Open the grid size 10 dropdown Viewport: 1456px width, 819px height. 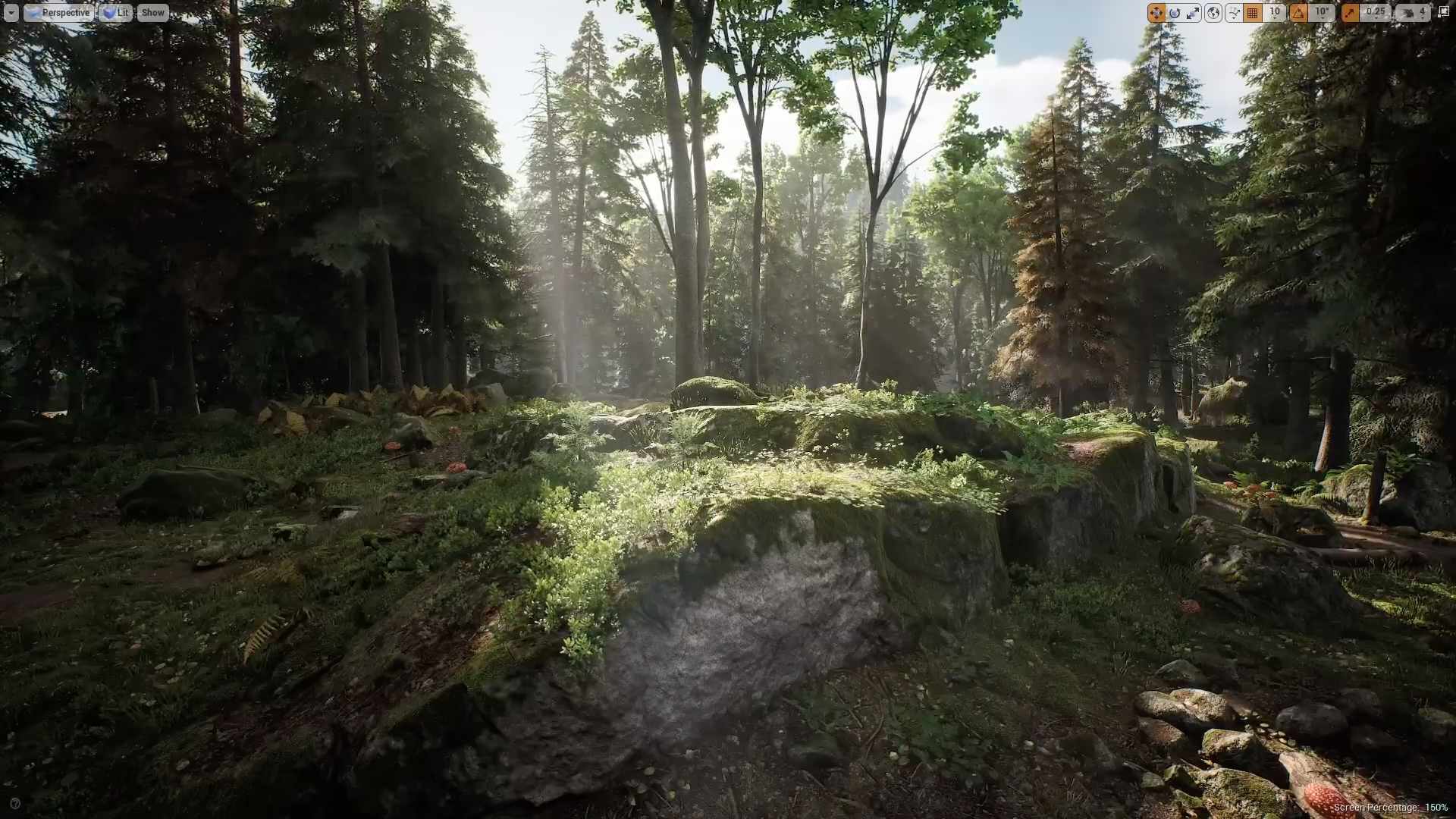tap(1275, 12)
